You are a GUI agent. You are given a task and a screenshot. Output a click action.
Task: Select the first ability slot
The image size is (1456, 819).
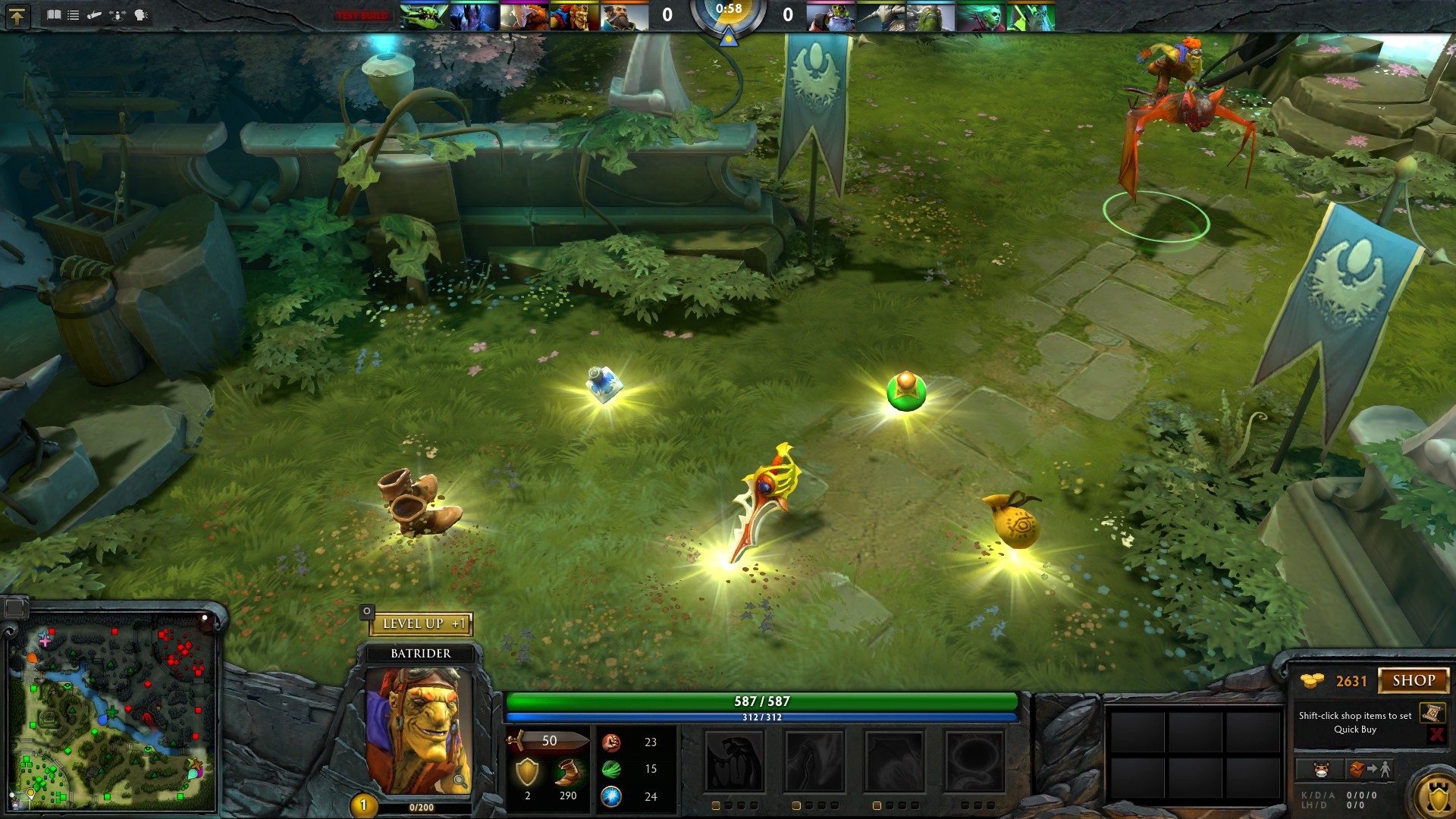(734, 761)
